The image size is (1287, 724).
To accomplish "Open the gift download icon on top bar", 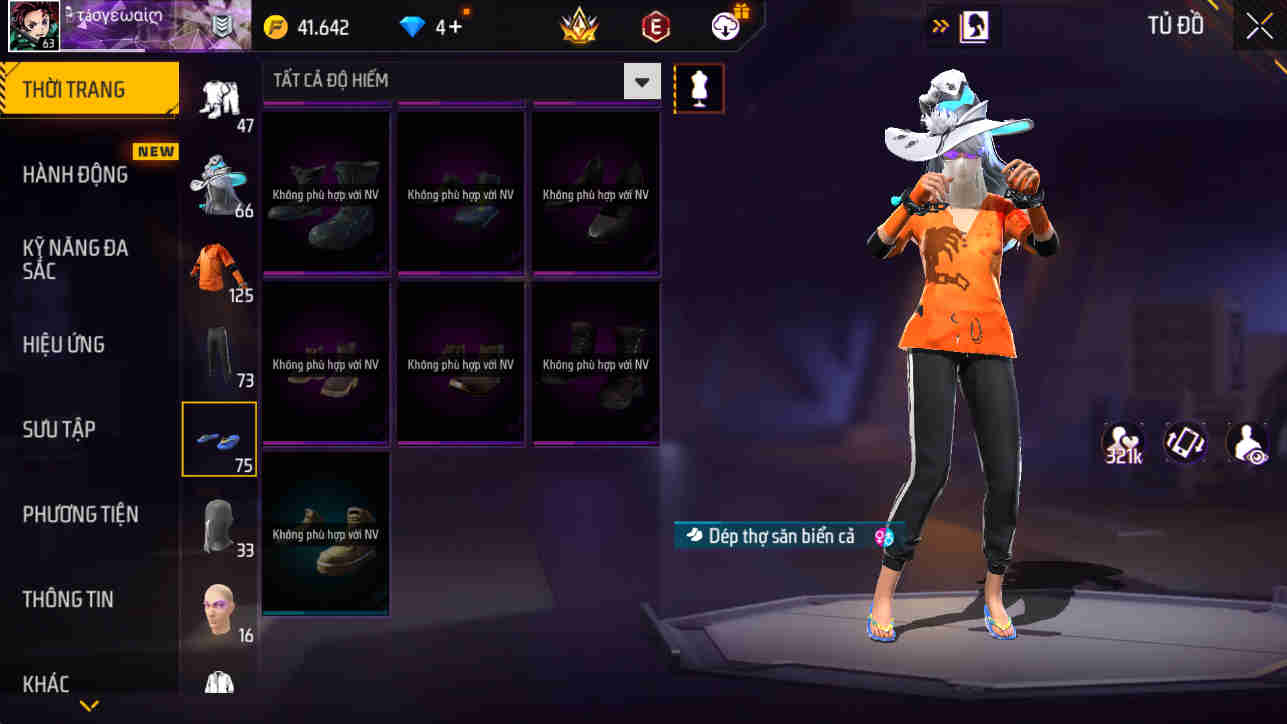I will tap(724, 27).
